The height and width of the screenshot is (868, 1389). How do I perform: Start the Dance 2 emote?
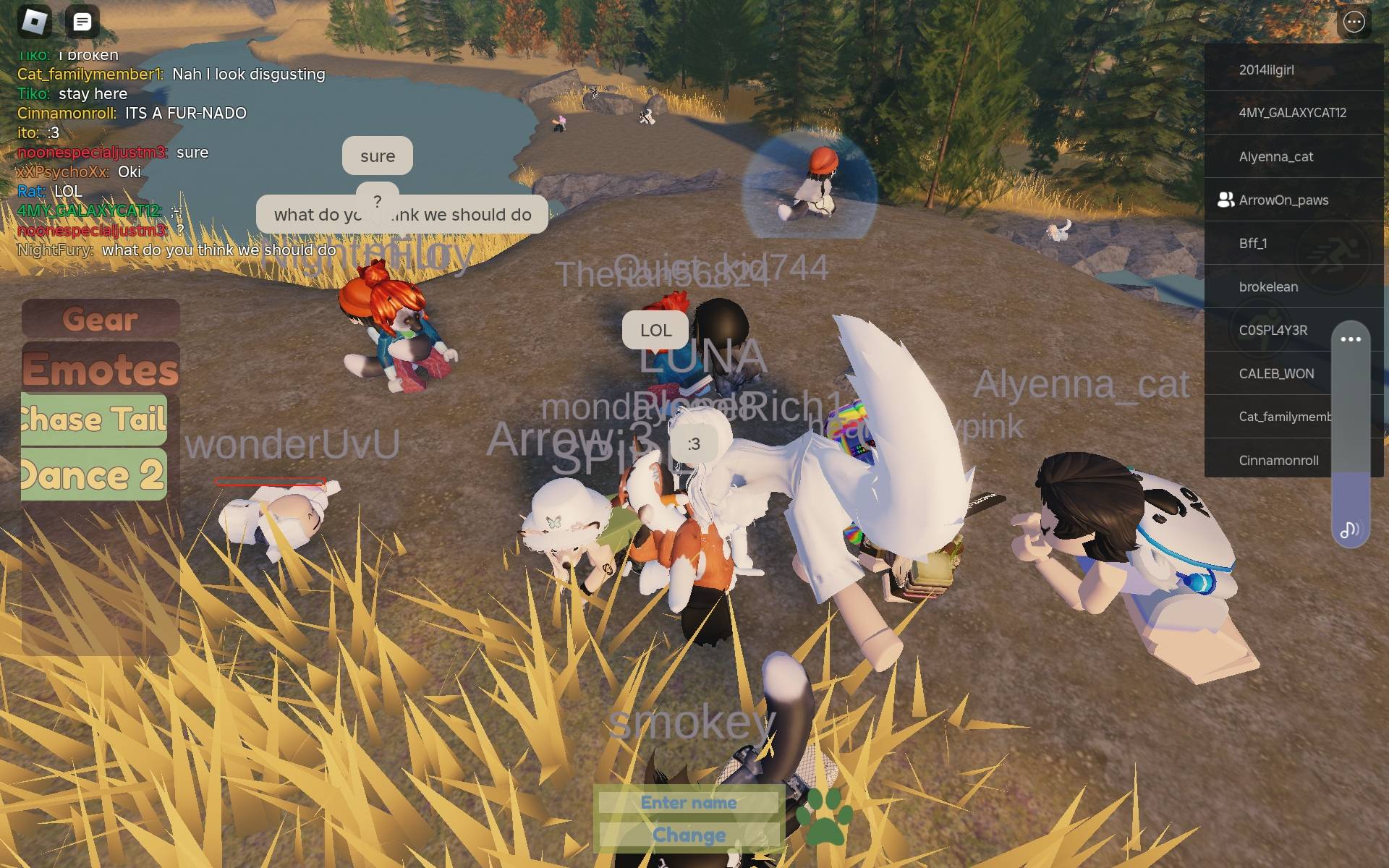[x=94, y=475]
